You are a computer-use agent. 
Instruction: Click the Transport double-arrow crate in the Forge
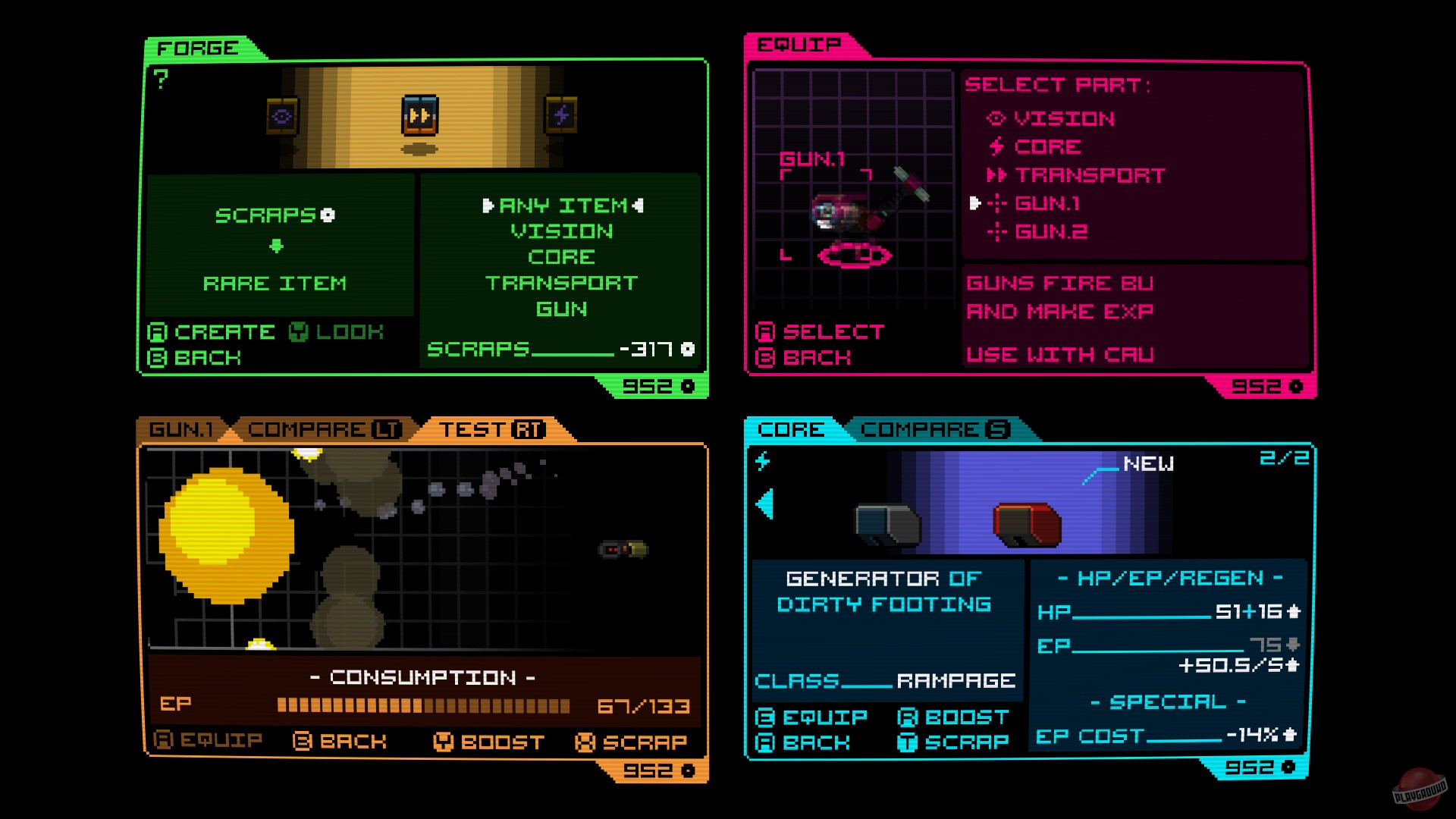click(421, 115)
